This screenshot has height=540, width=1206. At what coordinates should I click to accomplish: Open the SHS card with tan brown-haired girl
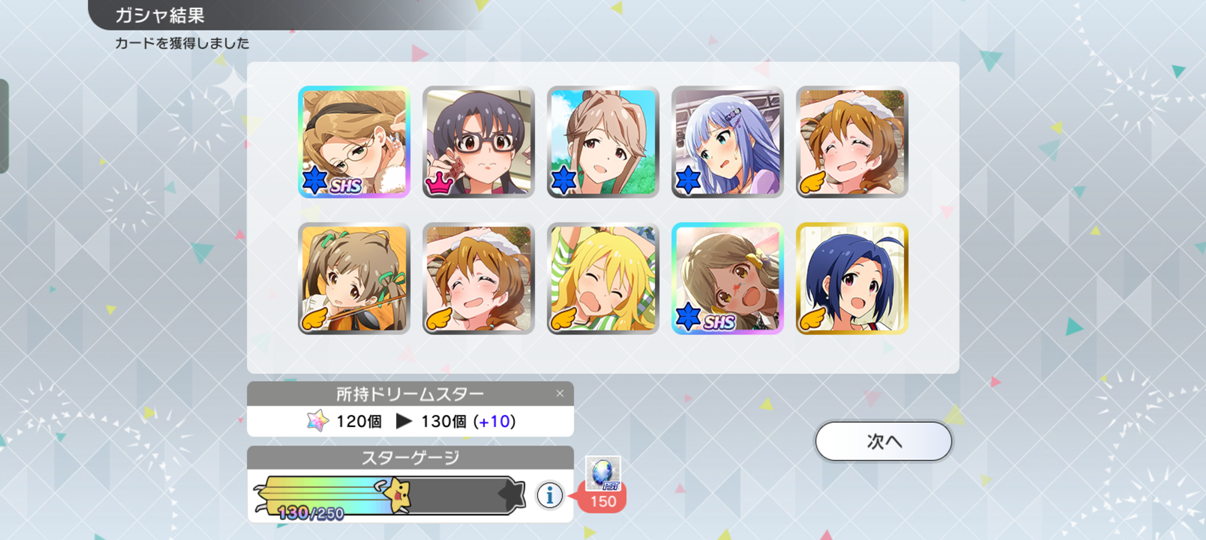click(x=727, y=278)
